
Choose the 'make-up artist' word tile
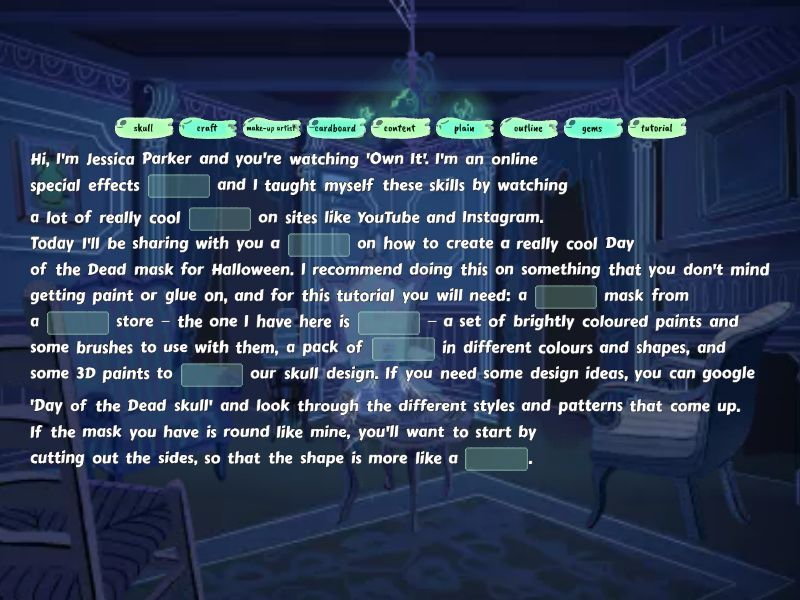[x=271, y=128]
